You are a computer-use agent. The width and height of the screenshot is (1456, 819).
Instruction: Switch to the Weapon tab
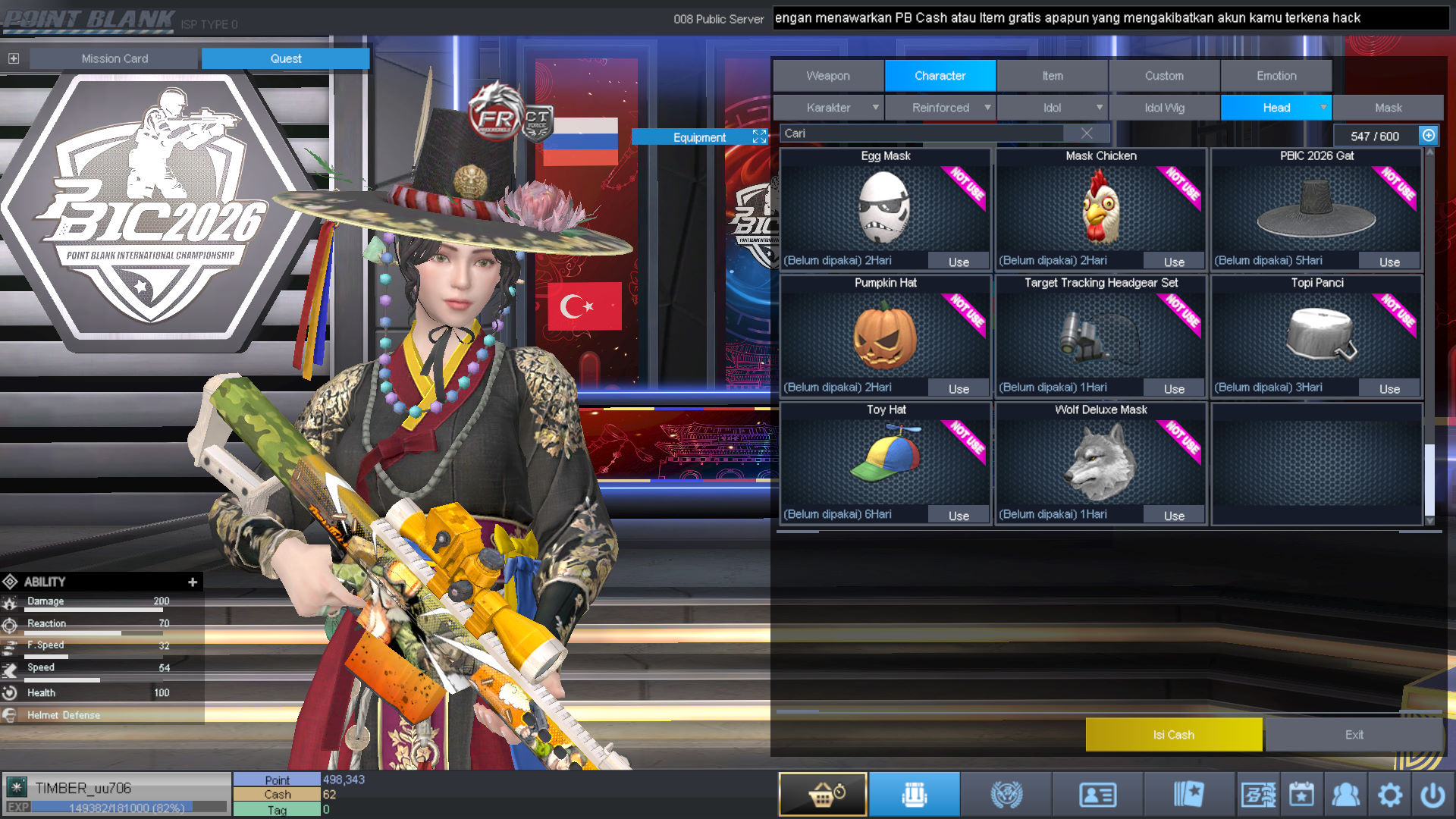point(828,76)
